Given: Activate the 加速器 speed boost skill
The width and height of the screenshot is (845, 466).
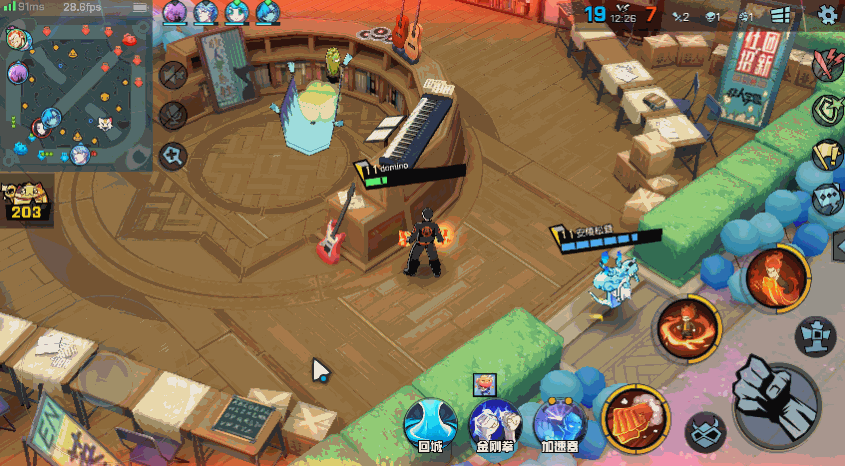Looking at the screenshot, I should [x=560, y=424].
